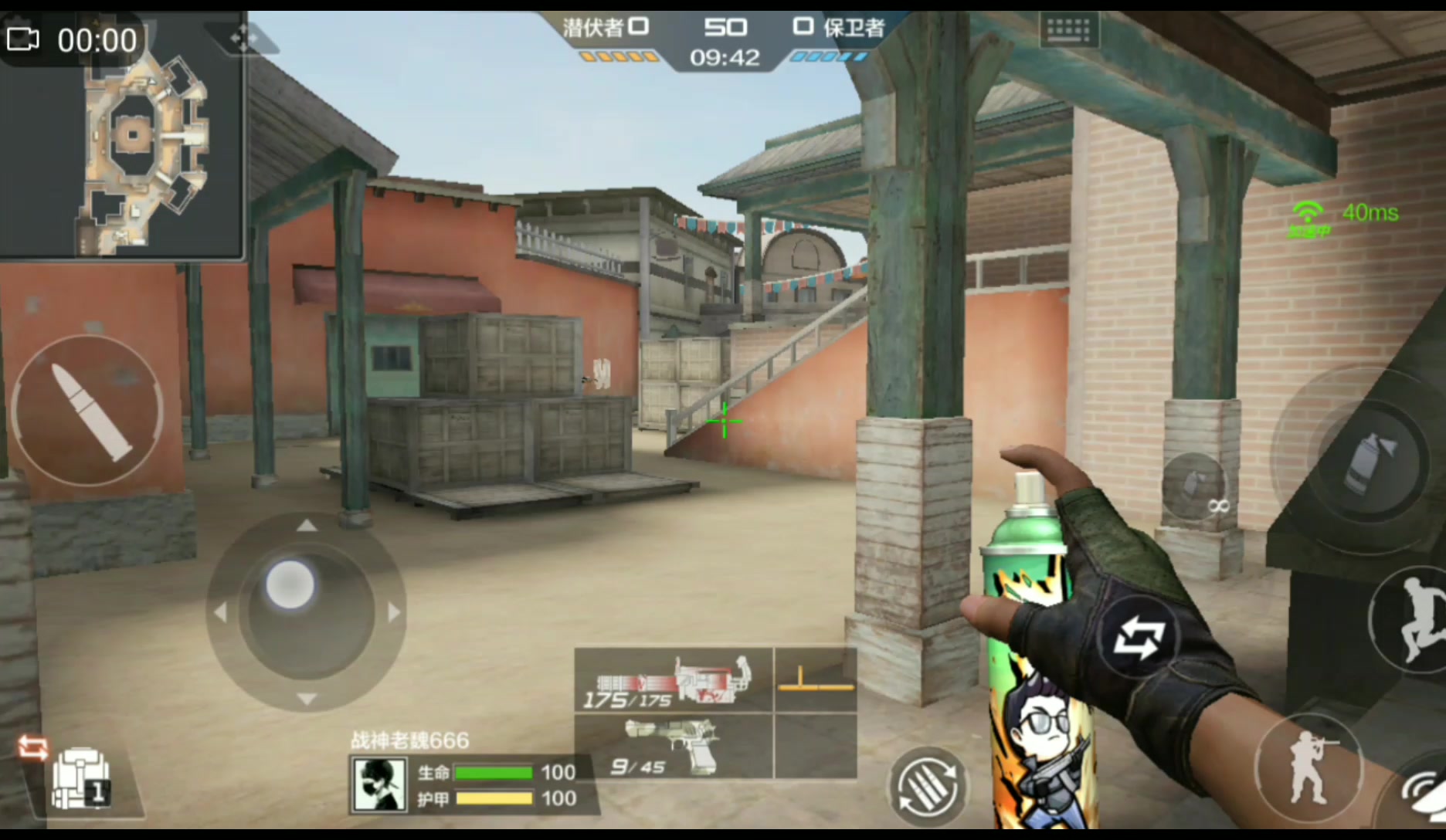Tap the screen recorder camera icon
Screen dimensions: 1446x840
[23, 39]
